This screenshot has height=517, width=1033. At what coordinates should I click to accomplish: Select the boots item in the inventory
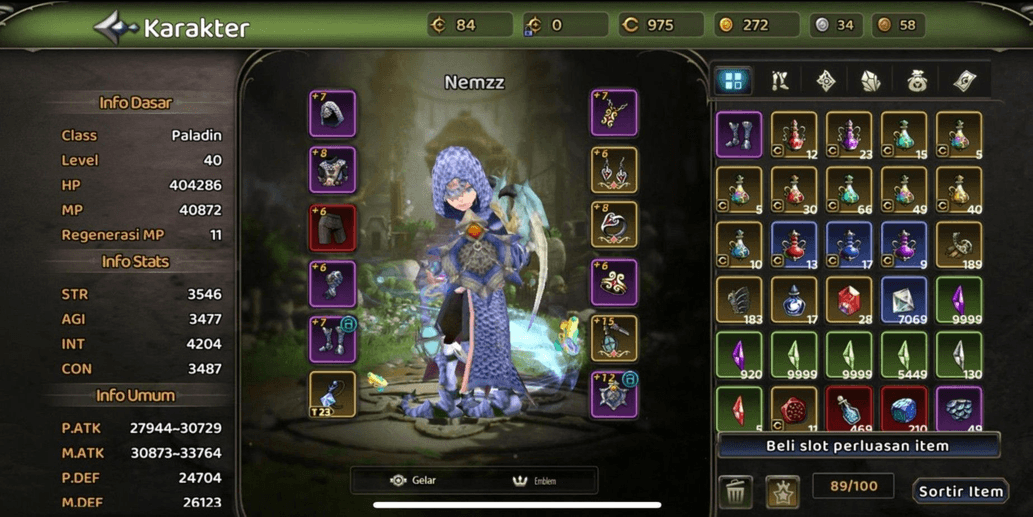coord(739,135)
